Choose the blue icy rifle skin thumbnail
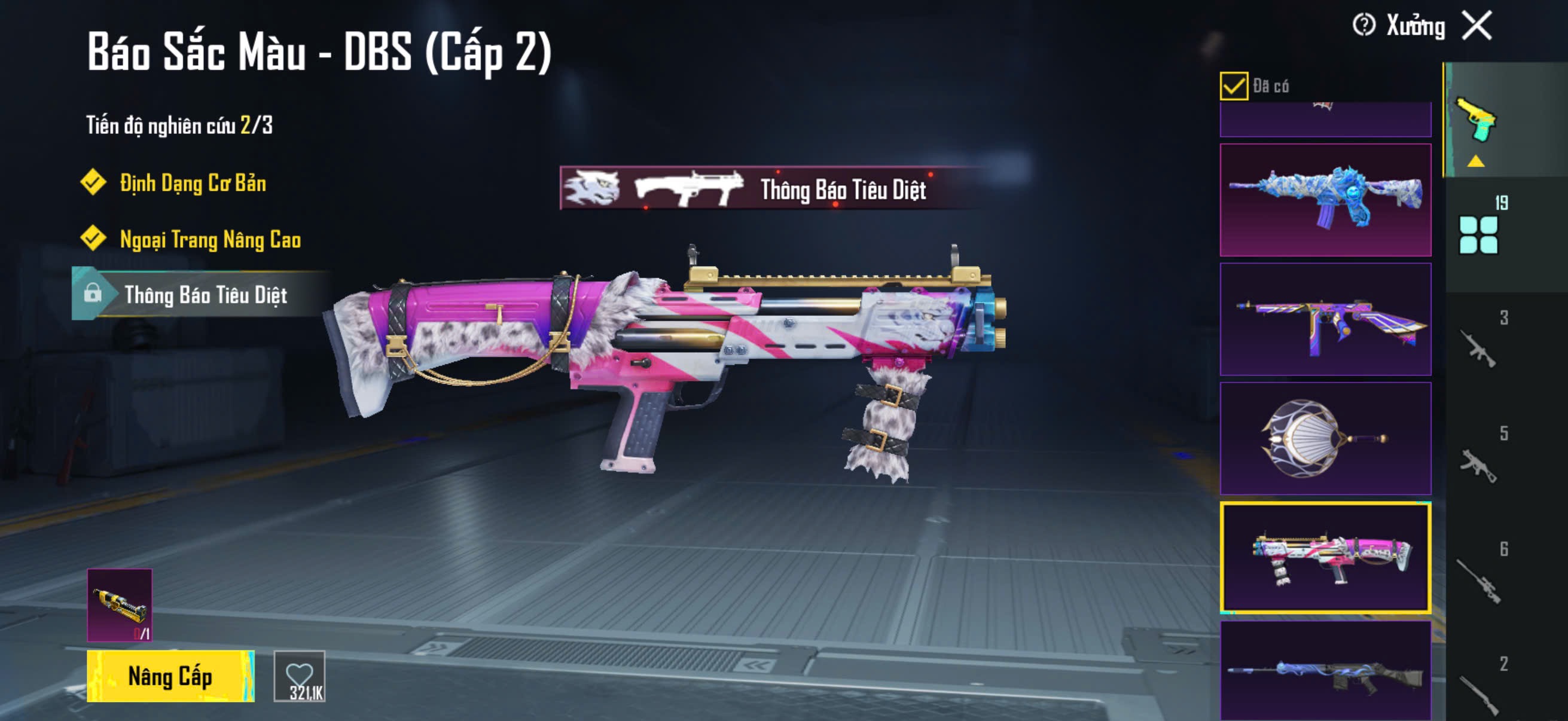 1325,200
